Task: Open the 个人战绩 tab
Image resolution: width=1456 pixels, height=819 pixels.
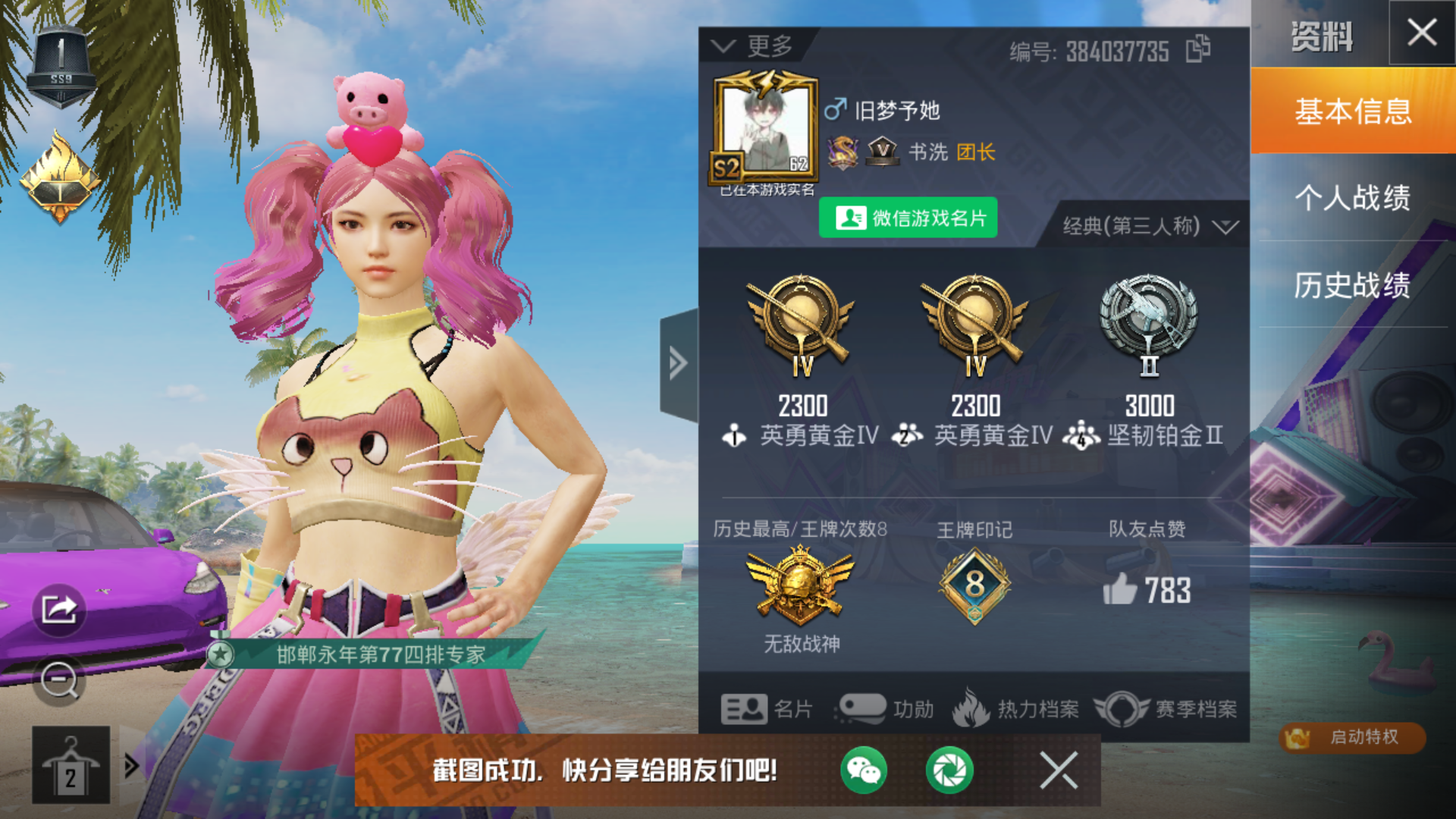Action: (x=1353, y=198)
